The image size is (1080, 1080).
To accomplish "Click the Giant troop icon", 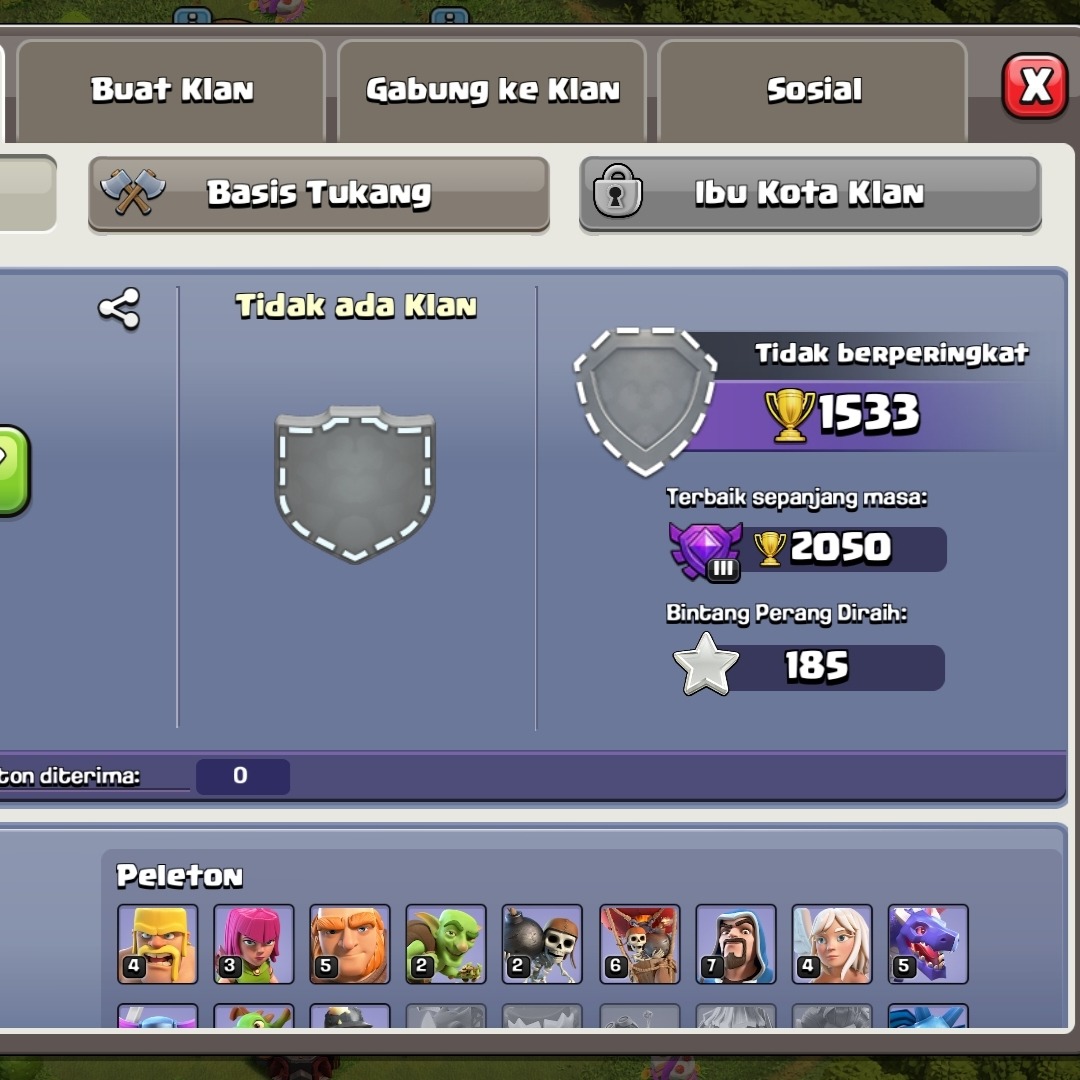I will point(350,944).
